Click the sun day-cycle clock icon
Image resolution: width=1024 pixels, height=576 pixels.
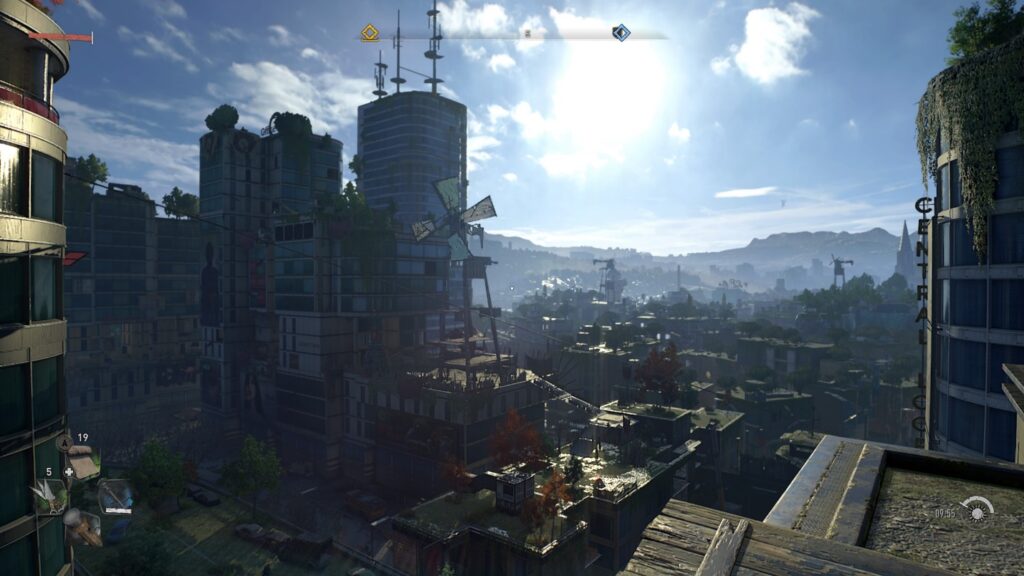[x=977, y=508]
